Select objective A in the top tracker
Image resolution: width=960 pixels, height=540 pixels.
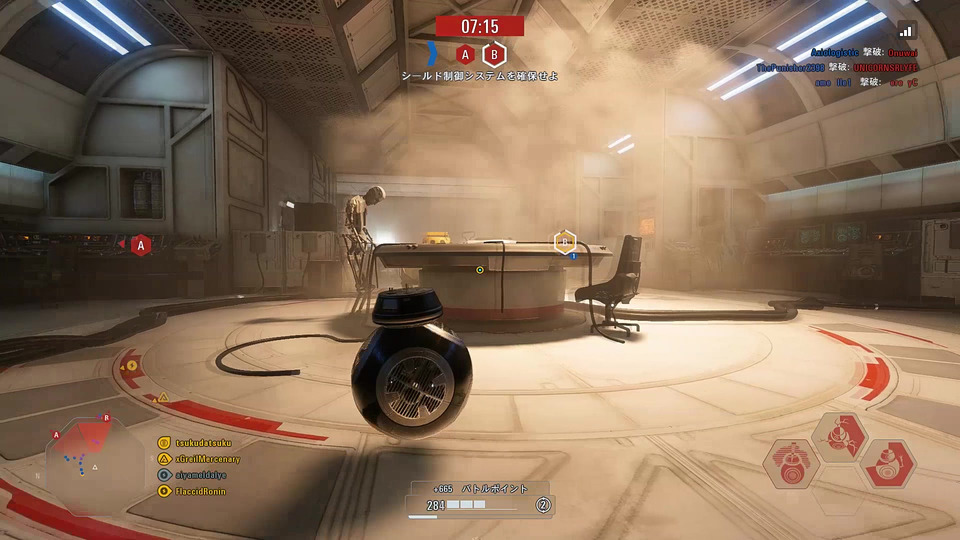[x=465, y=54]
